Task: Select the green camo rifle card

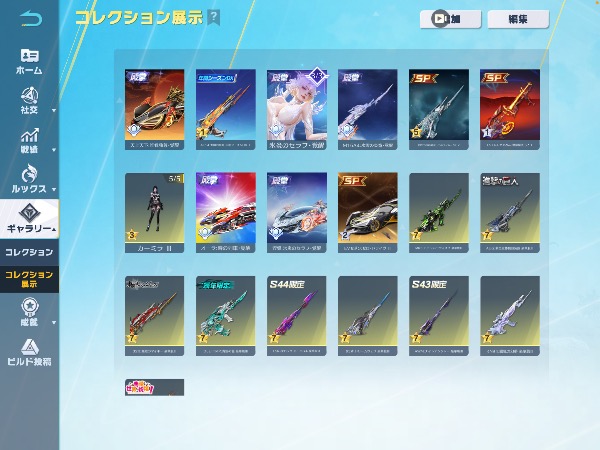Action: tap(438, 210)
